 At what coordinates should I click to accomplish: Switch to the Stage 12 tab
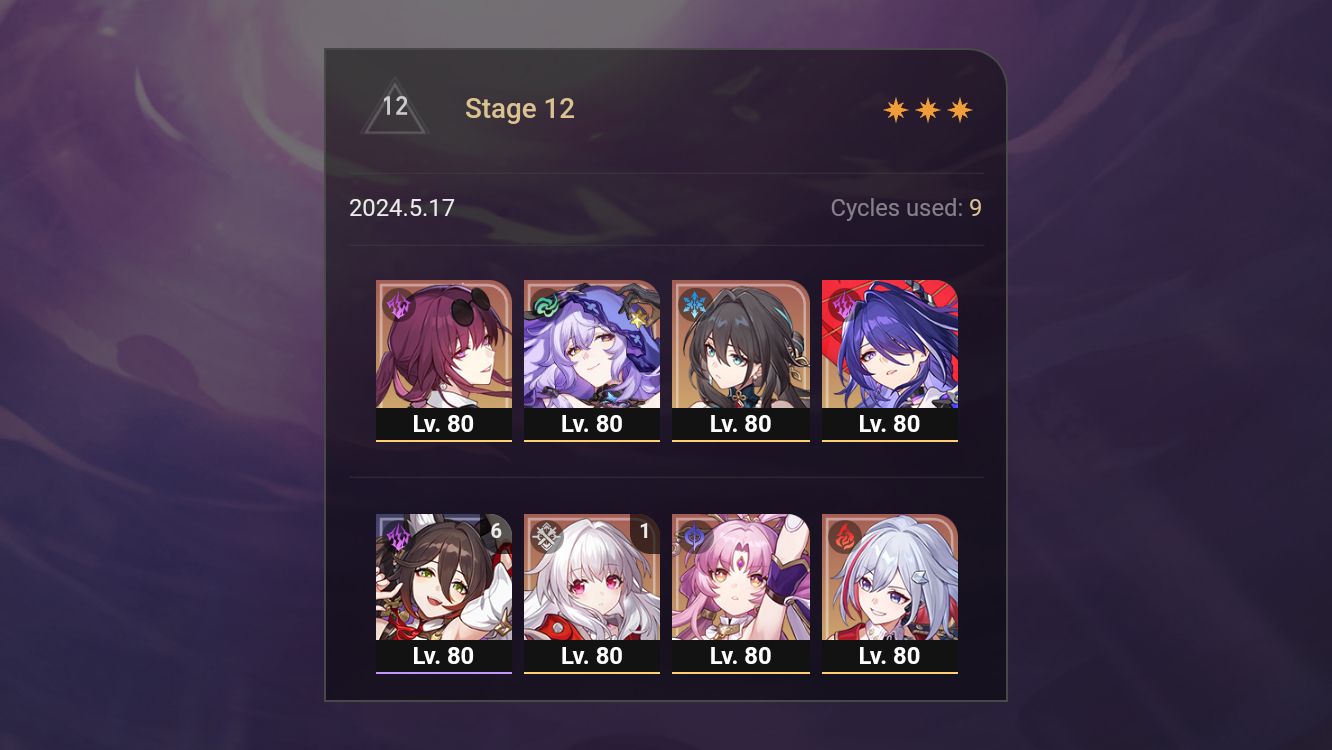pos(520,108)
